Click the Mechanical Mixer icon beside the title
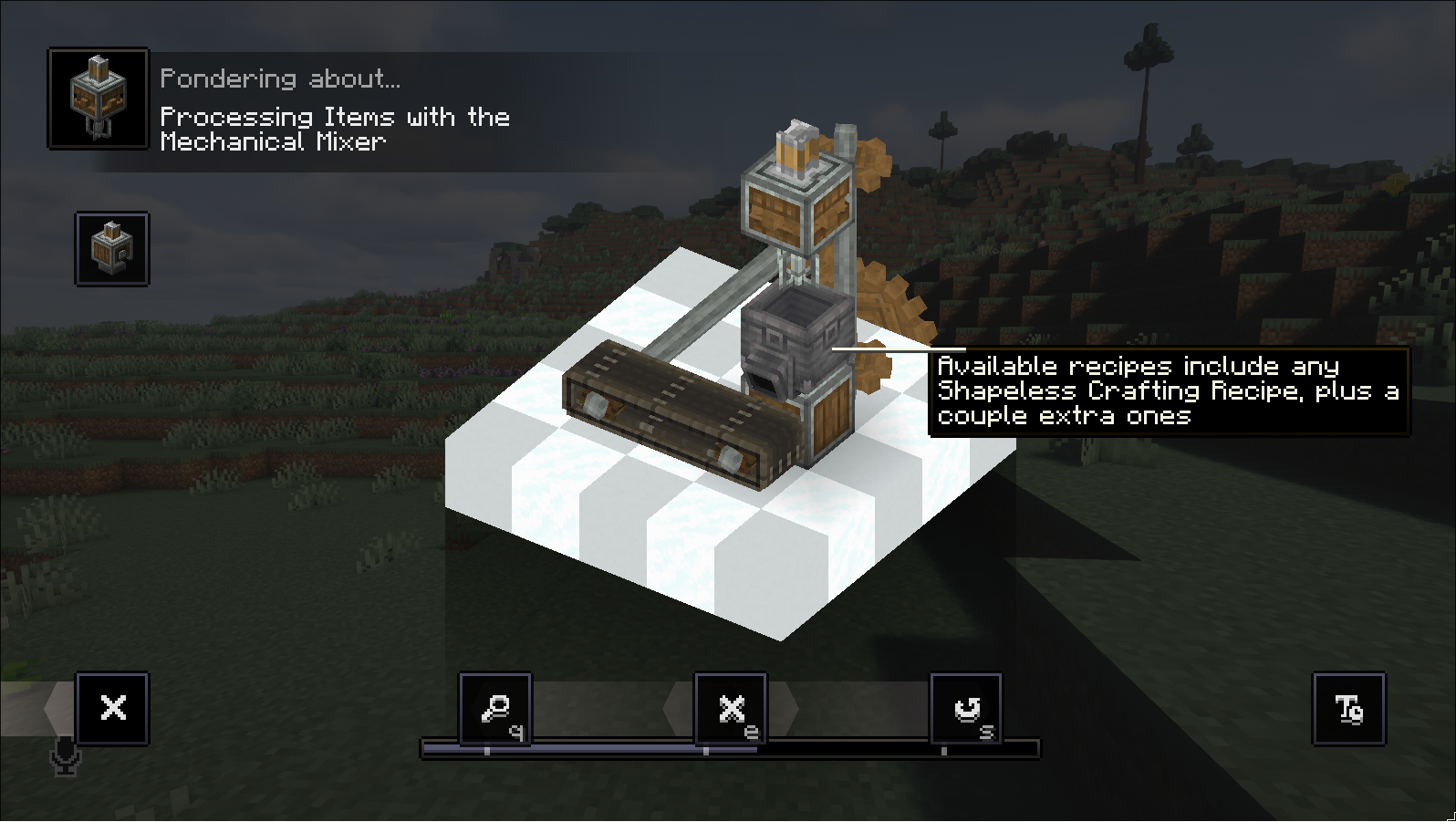 [98, 99]
